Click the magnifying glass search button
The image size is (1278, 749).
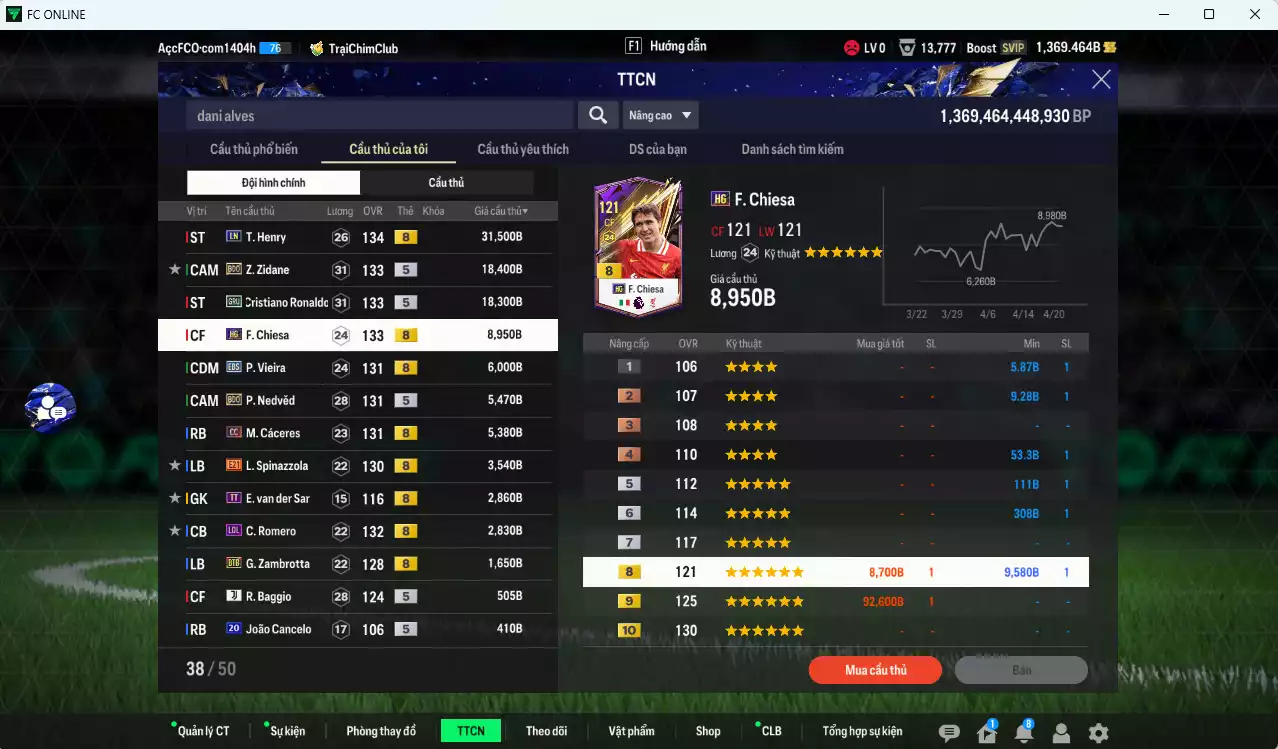pos(598,115)
